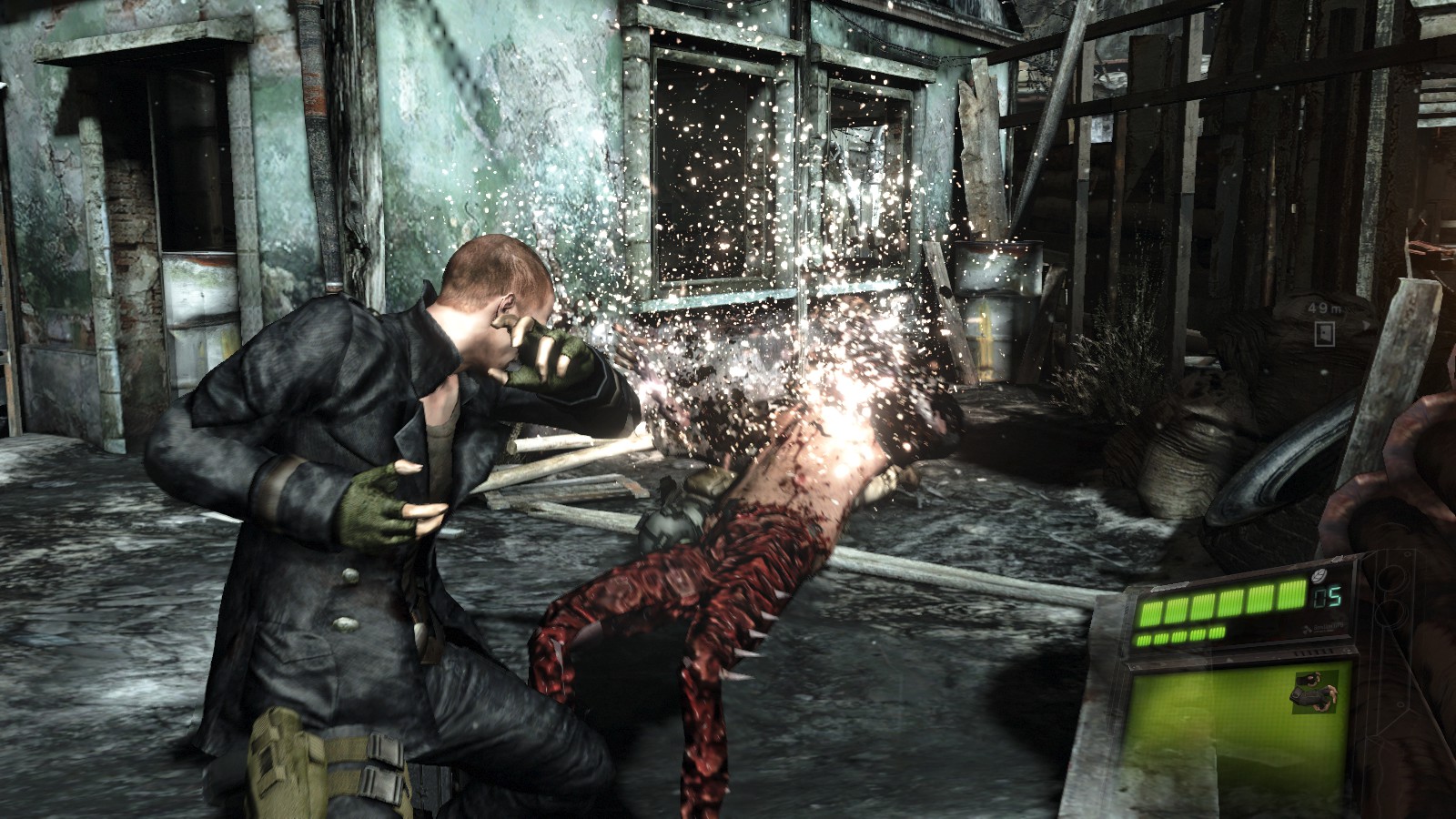Click the ammo count reading 05

[x=1326, y=595]
